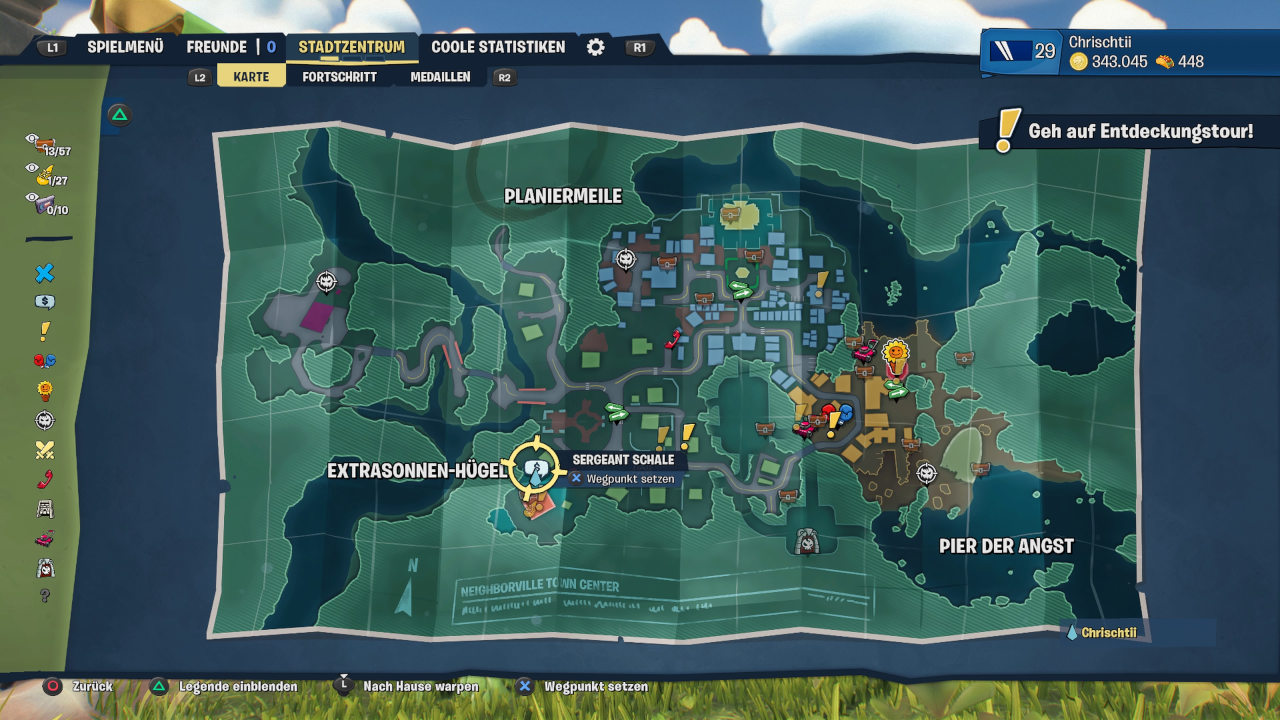This screenshot has height=720, width=1280.
Task: Switch to the Fortschritt sub-tab
Action: (x=339, y=77)
